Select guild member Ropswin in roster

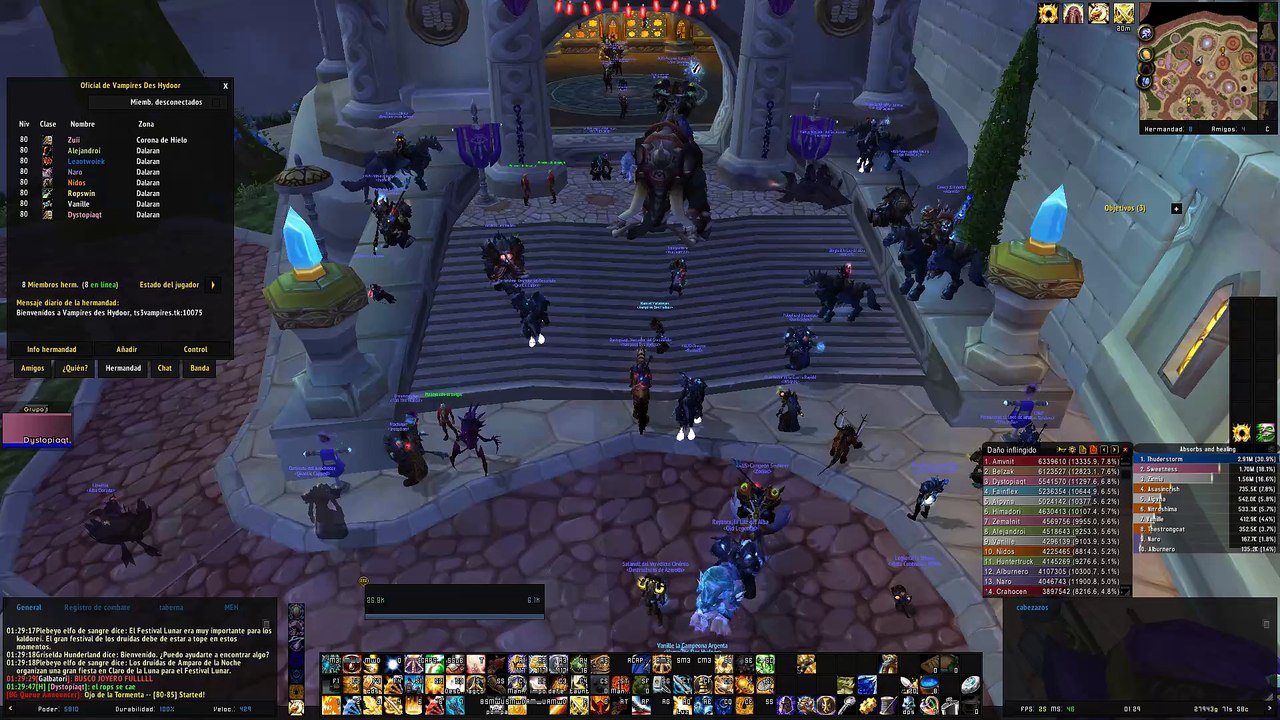tap(82, 194)
